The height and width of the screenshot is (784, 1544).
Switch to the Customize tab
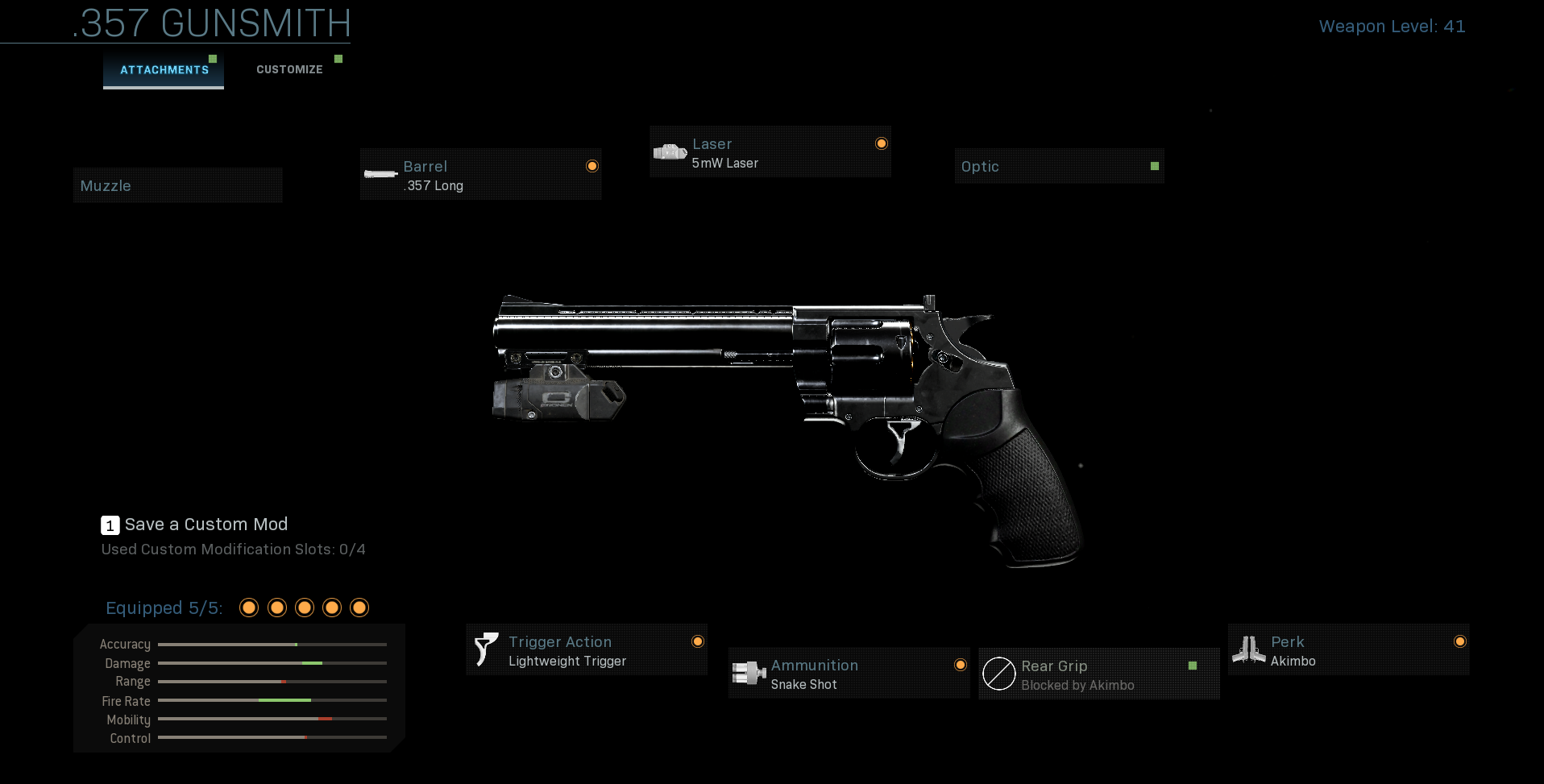pos(288,69)
